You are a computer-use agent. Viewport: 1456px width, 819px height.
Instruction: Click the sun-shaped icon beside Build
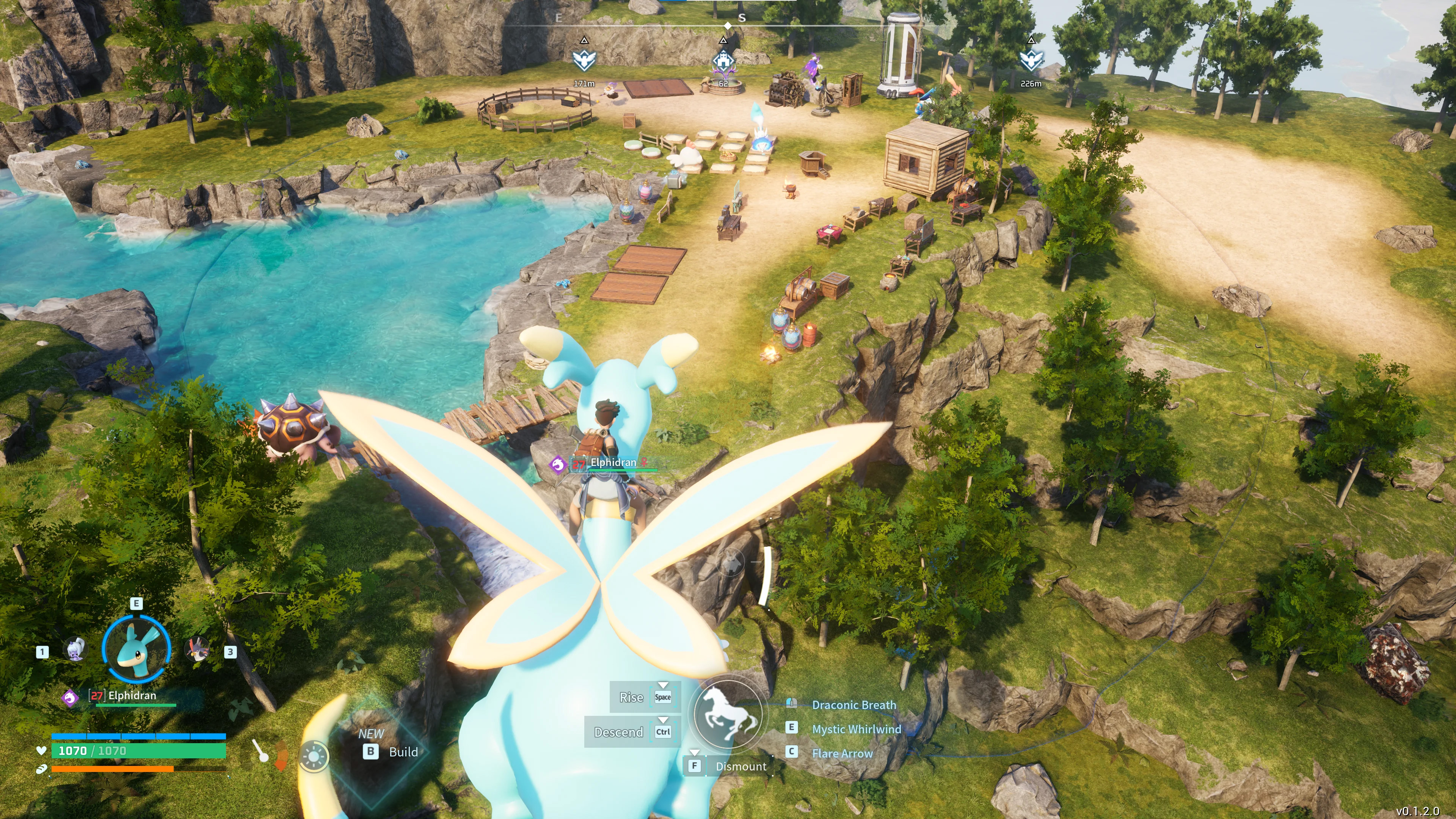click(x=314, y=756)
